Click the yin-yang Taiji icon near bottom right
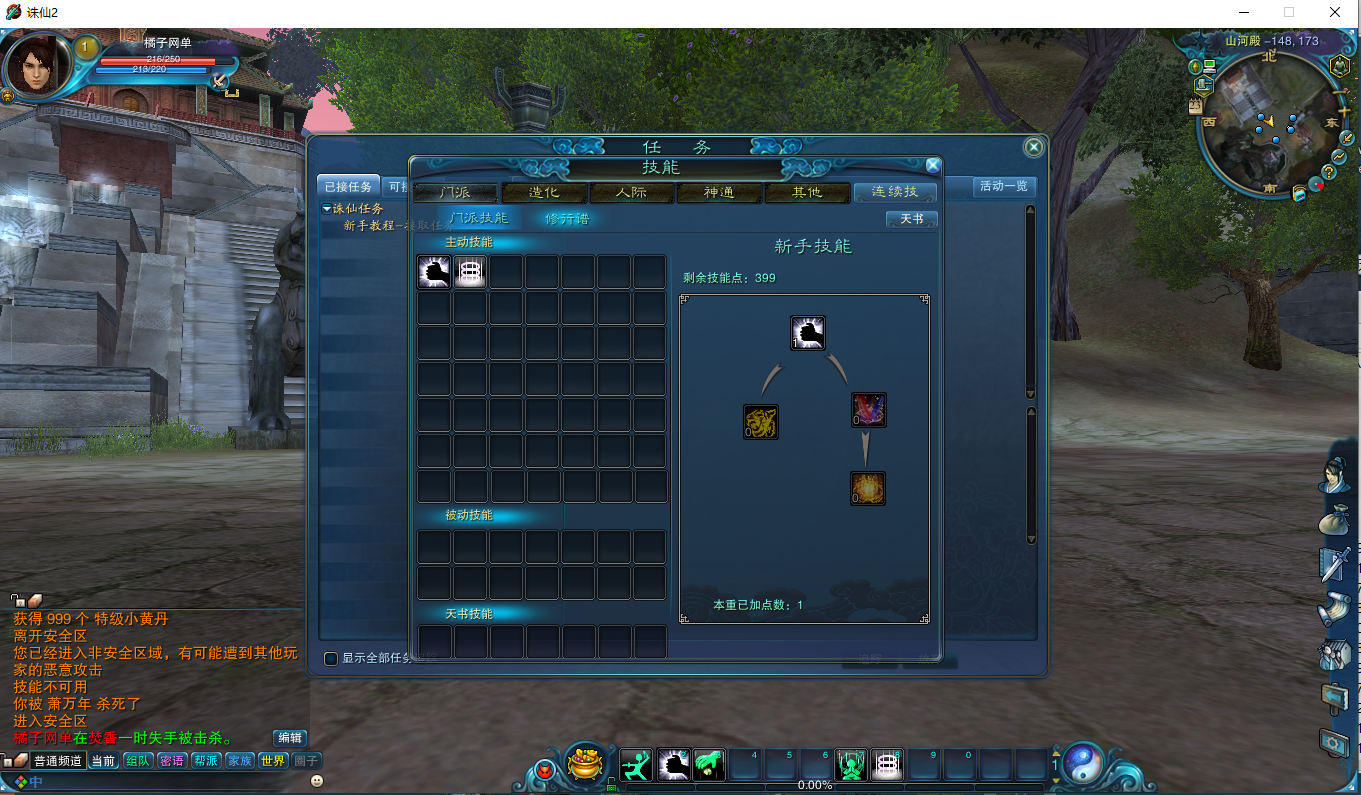1361x795 pixels. click(1083, 762)
